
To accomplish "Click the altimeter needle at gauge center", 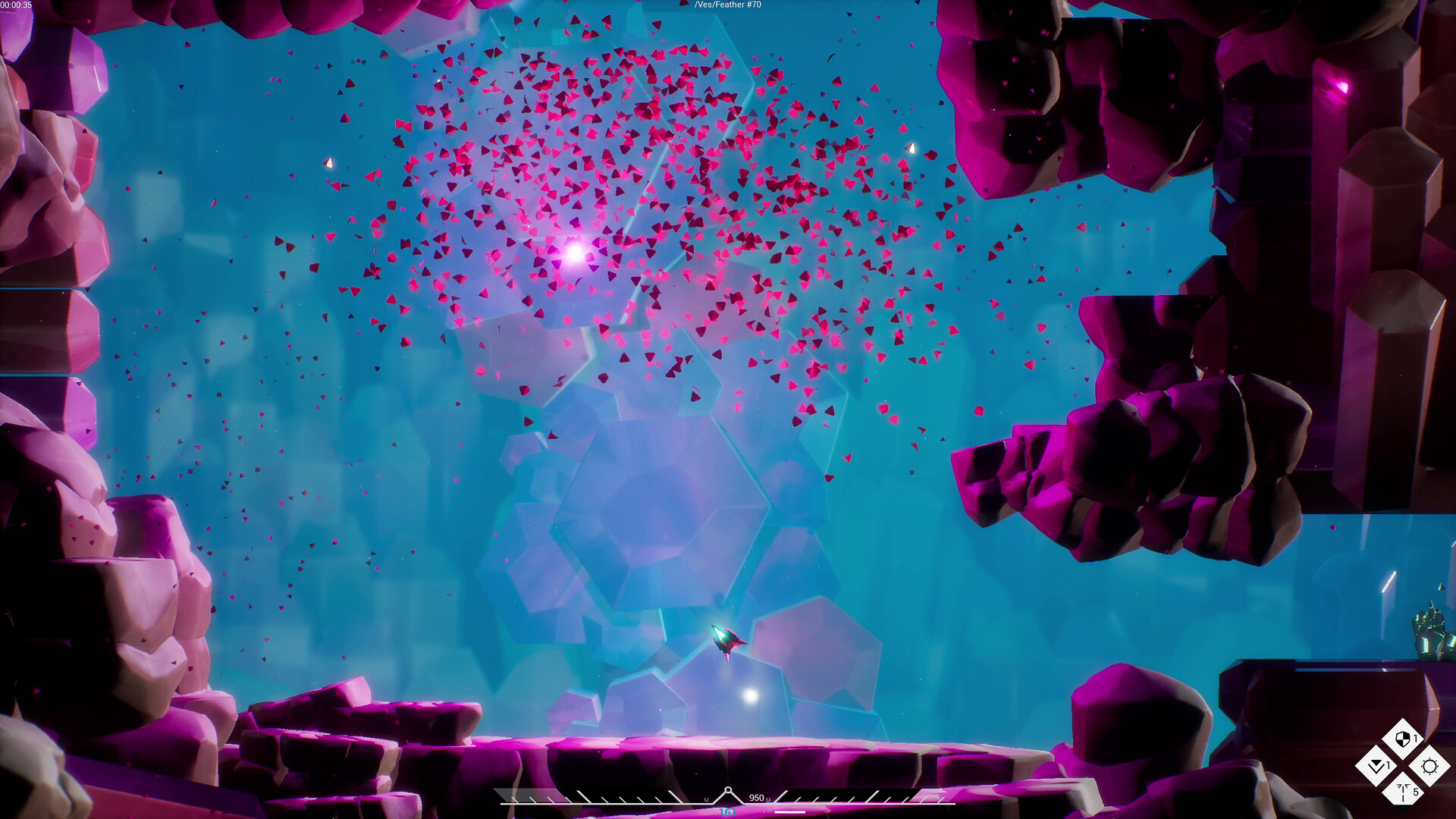I will (728, 791).
